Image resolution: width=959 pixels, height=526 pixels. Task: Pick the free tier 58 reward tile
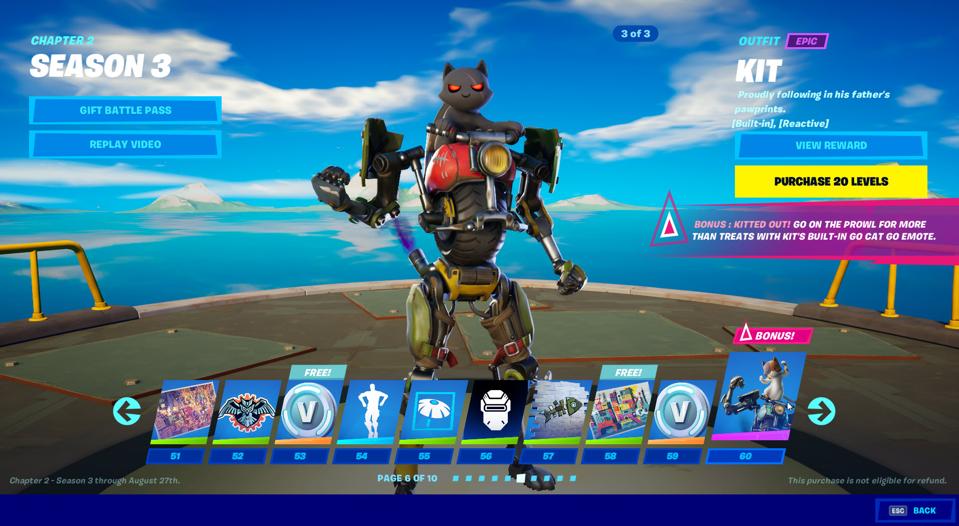[x=618, y=412]
